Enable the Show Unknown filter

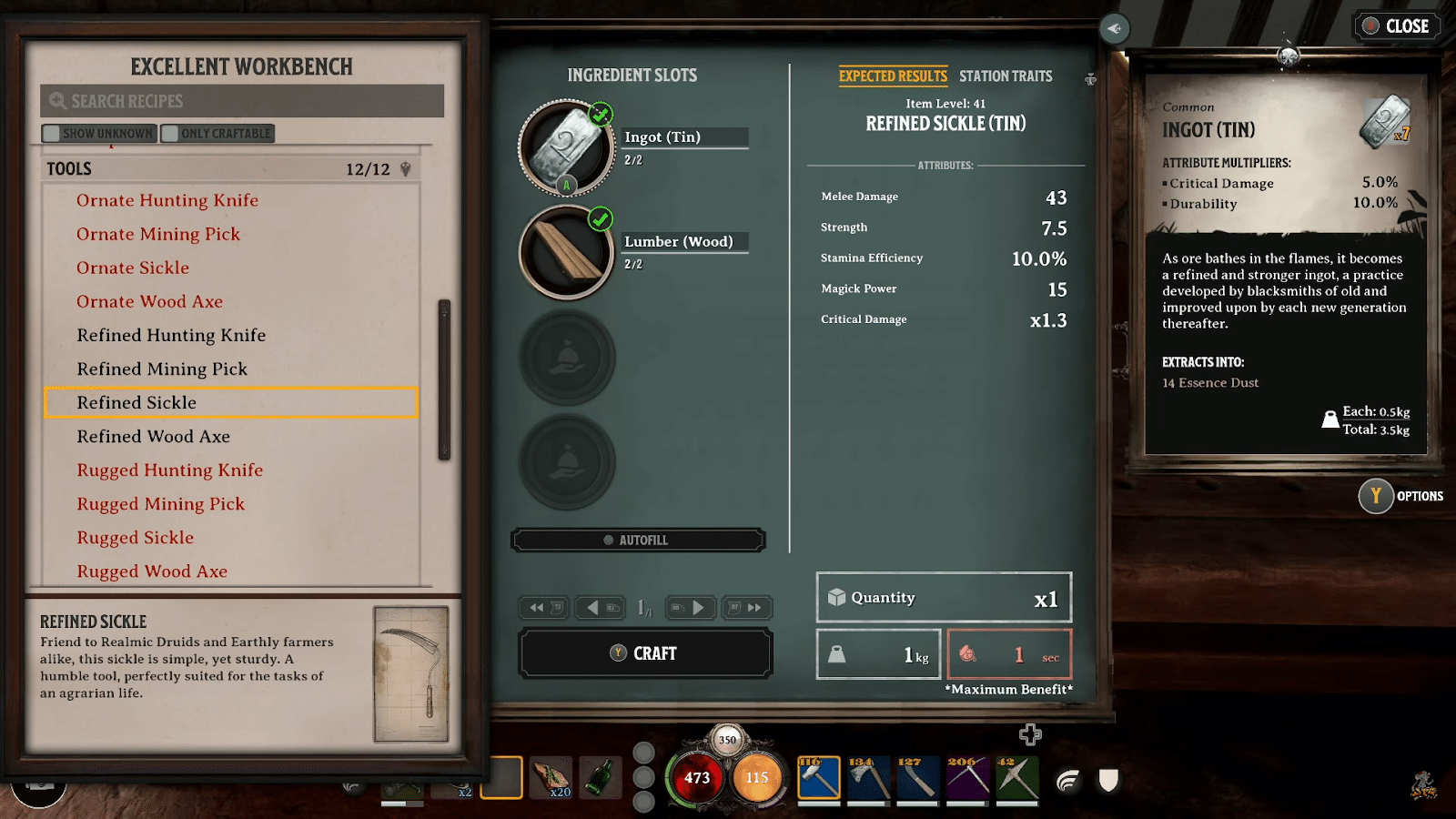click(x=99, y=133)
